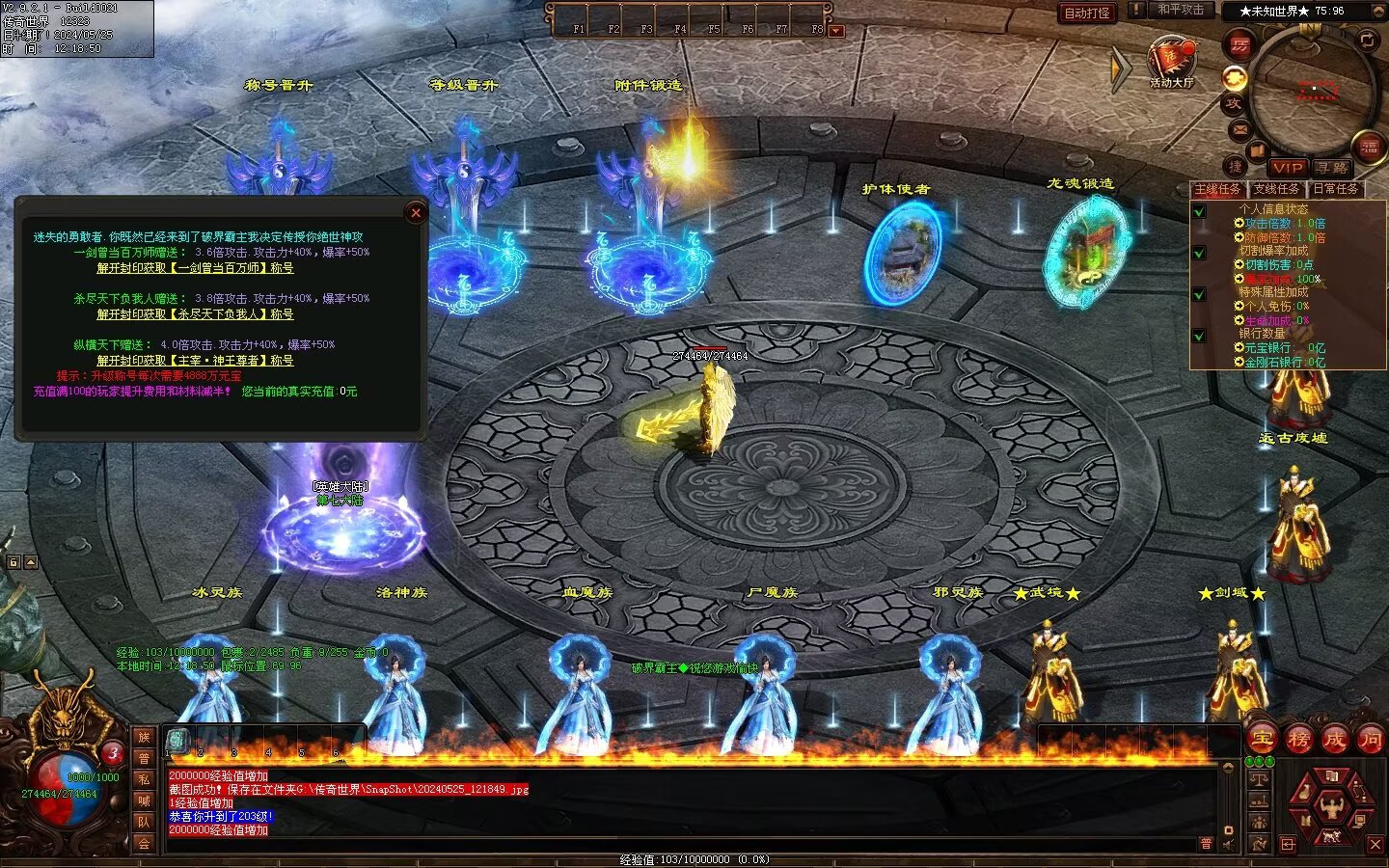
Task: Choose the 杀尽天下负我人 title unseal link
Action: coord(195,314)
